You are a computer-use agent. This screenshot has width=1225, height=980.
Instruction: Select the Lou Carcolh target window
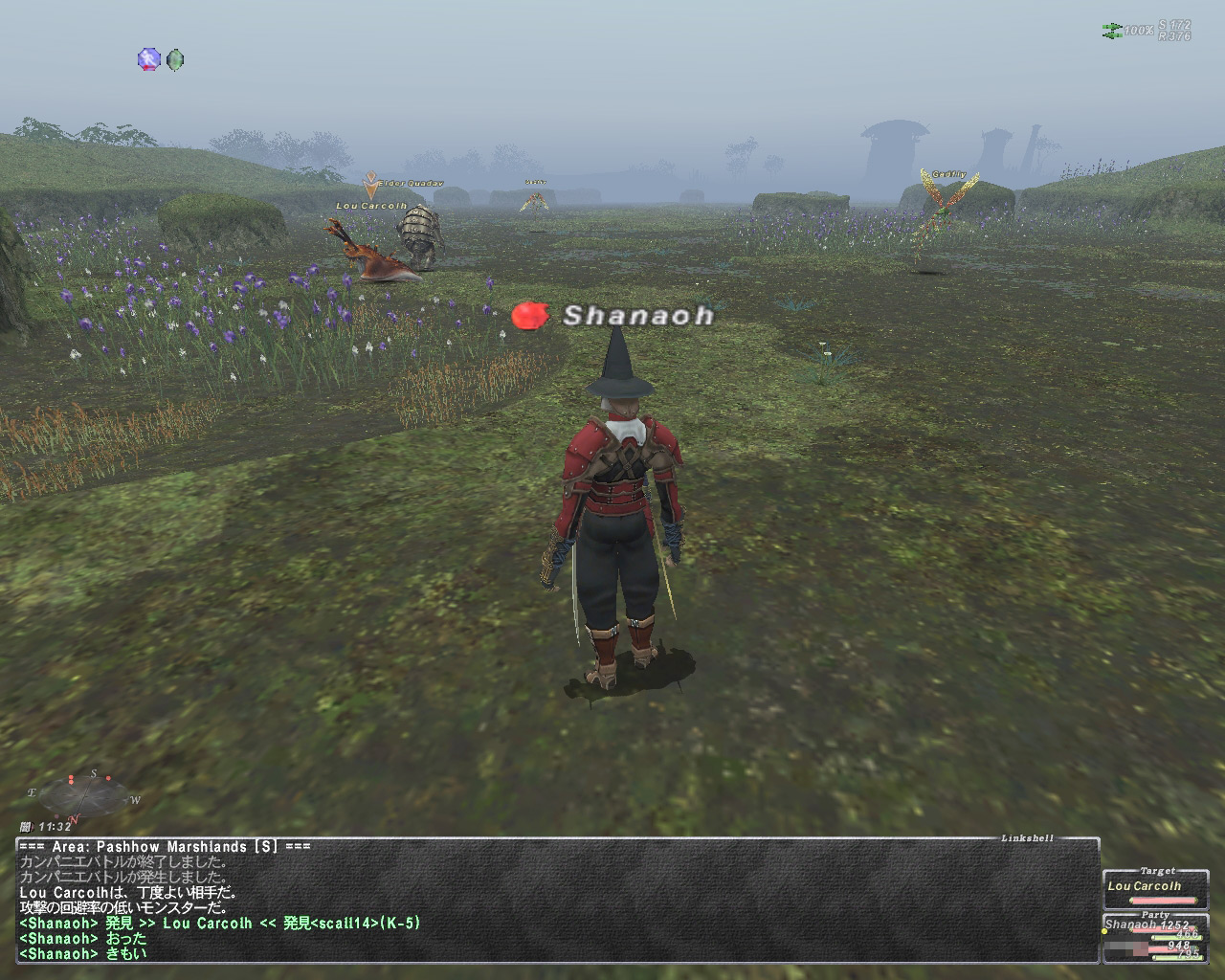[x=1155, y=888]
